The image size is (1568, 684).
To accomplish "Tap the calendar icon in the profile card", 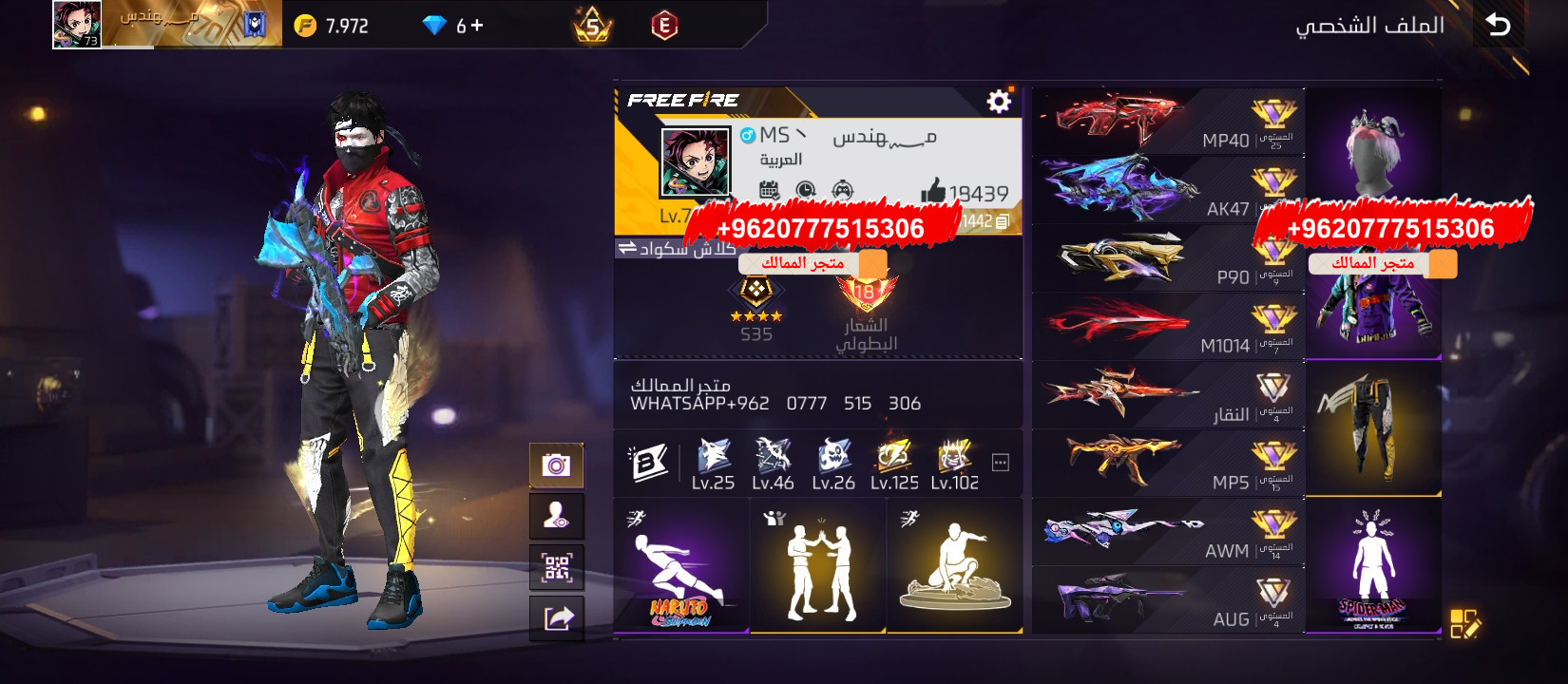I will pyautogui.click(x=769, y=189).
